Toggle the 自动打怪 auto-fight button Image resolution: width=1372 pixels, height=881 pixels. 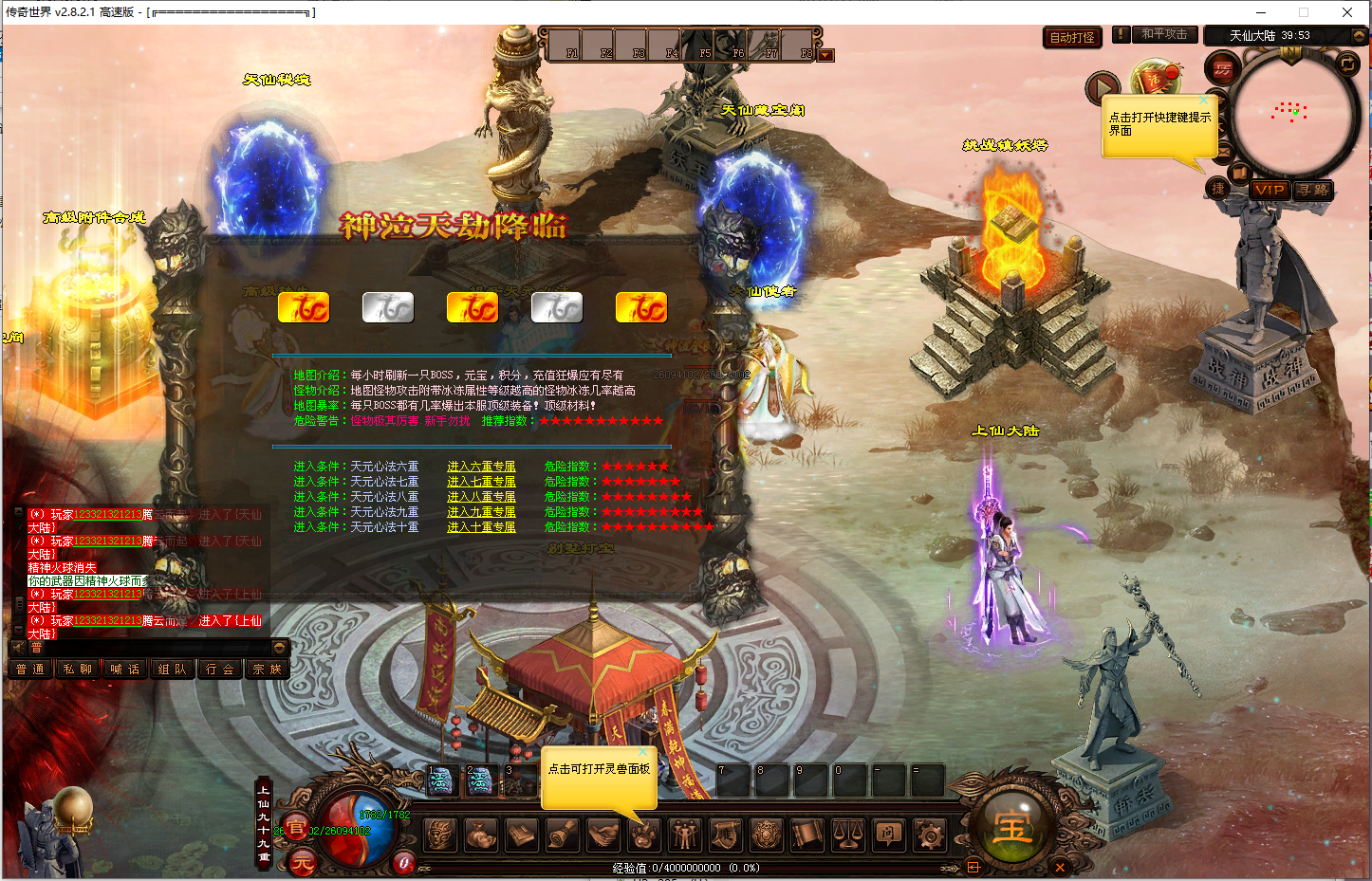tap(1072, 38)
